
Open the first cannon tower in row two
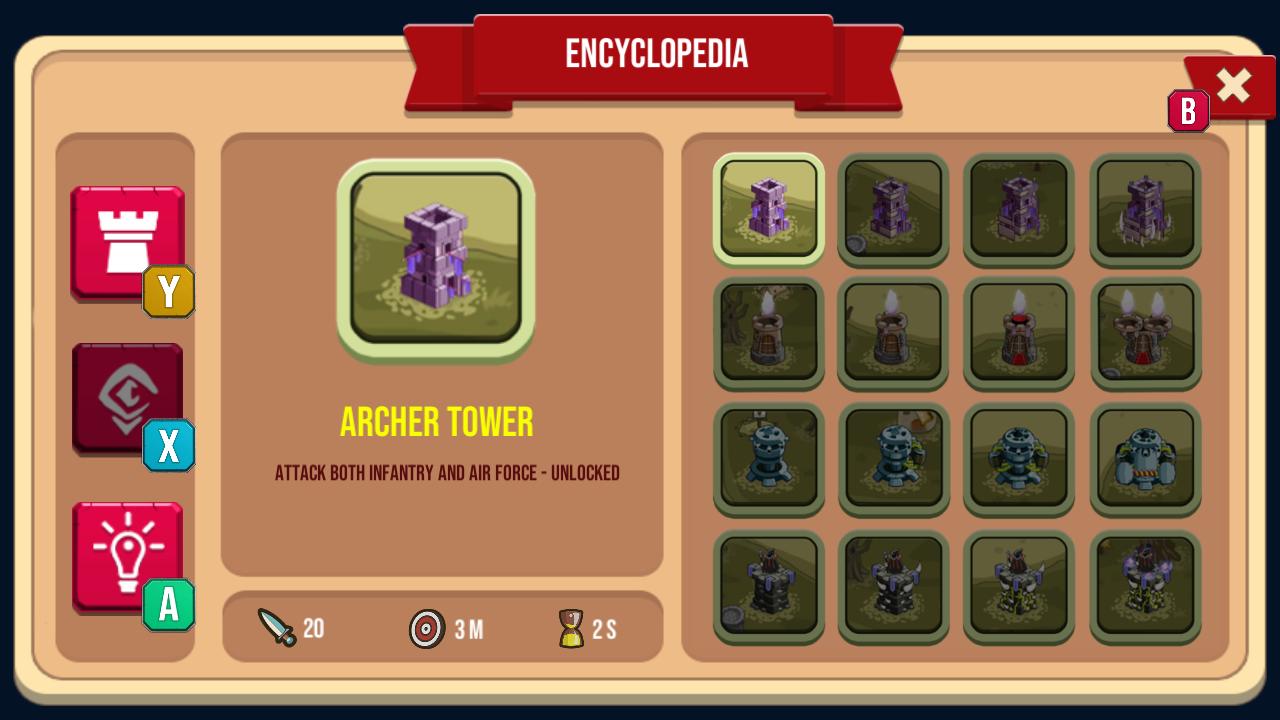768,335
